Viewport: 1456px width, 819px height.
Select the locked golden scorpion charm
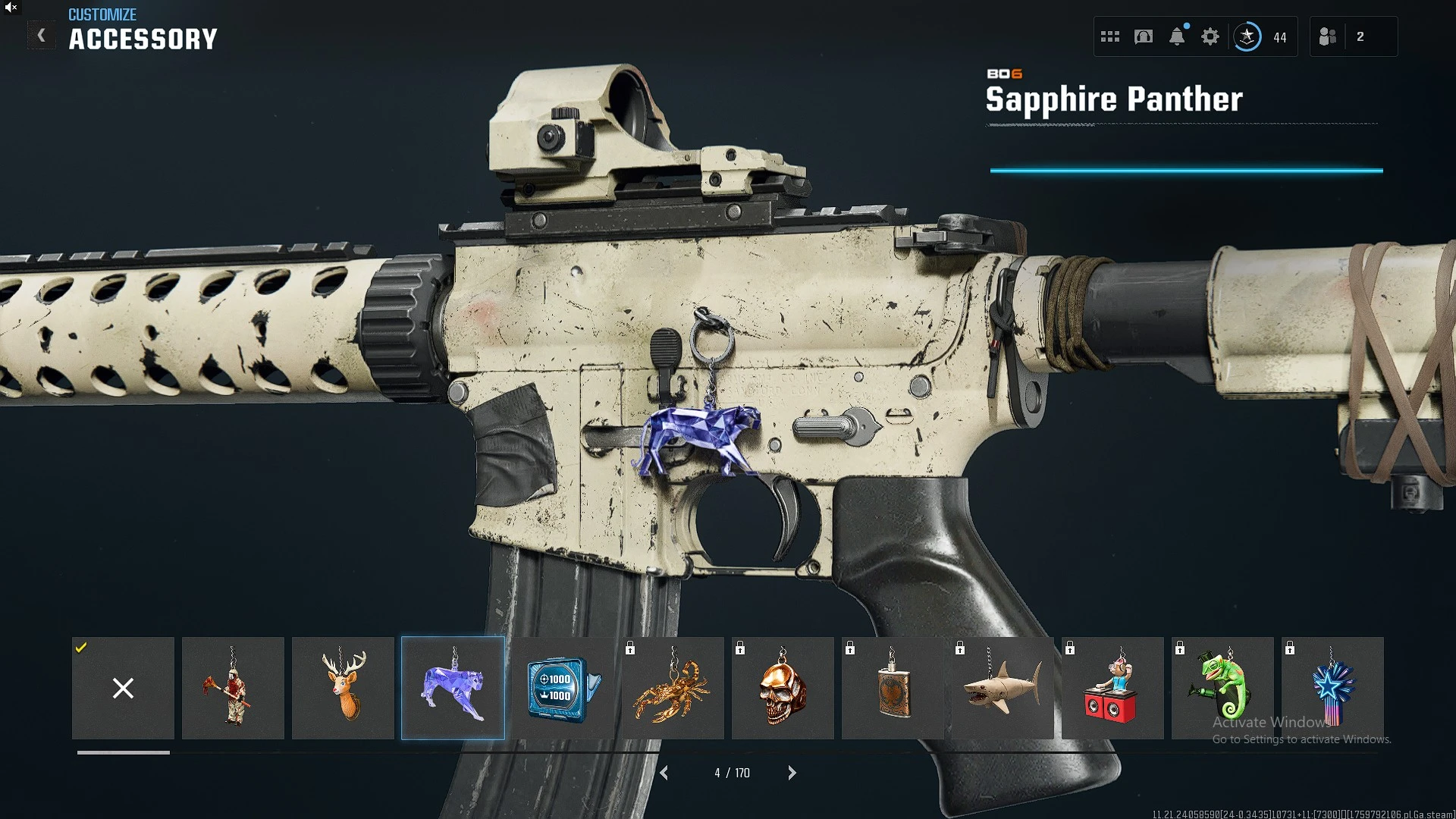tap(673, 688)
